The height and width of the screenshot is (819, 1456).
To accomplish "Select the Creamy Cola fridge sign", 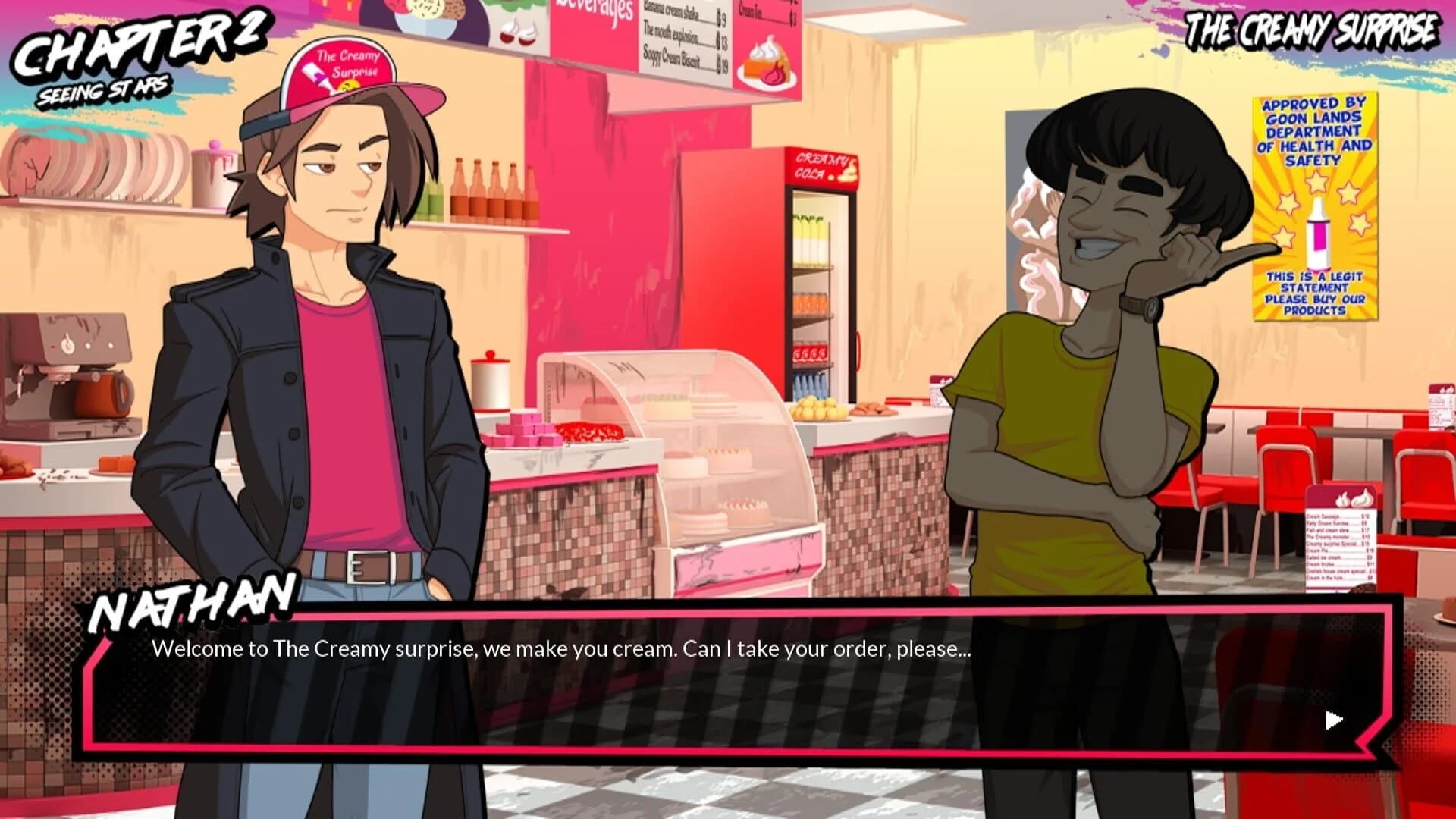I will tap(821, 164).
